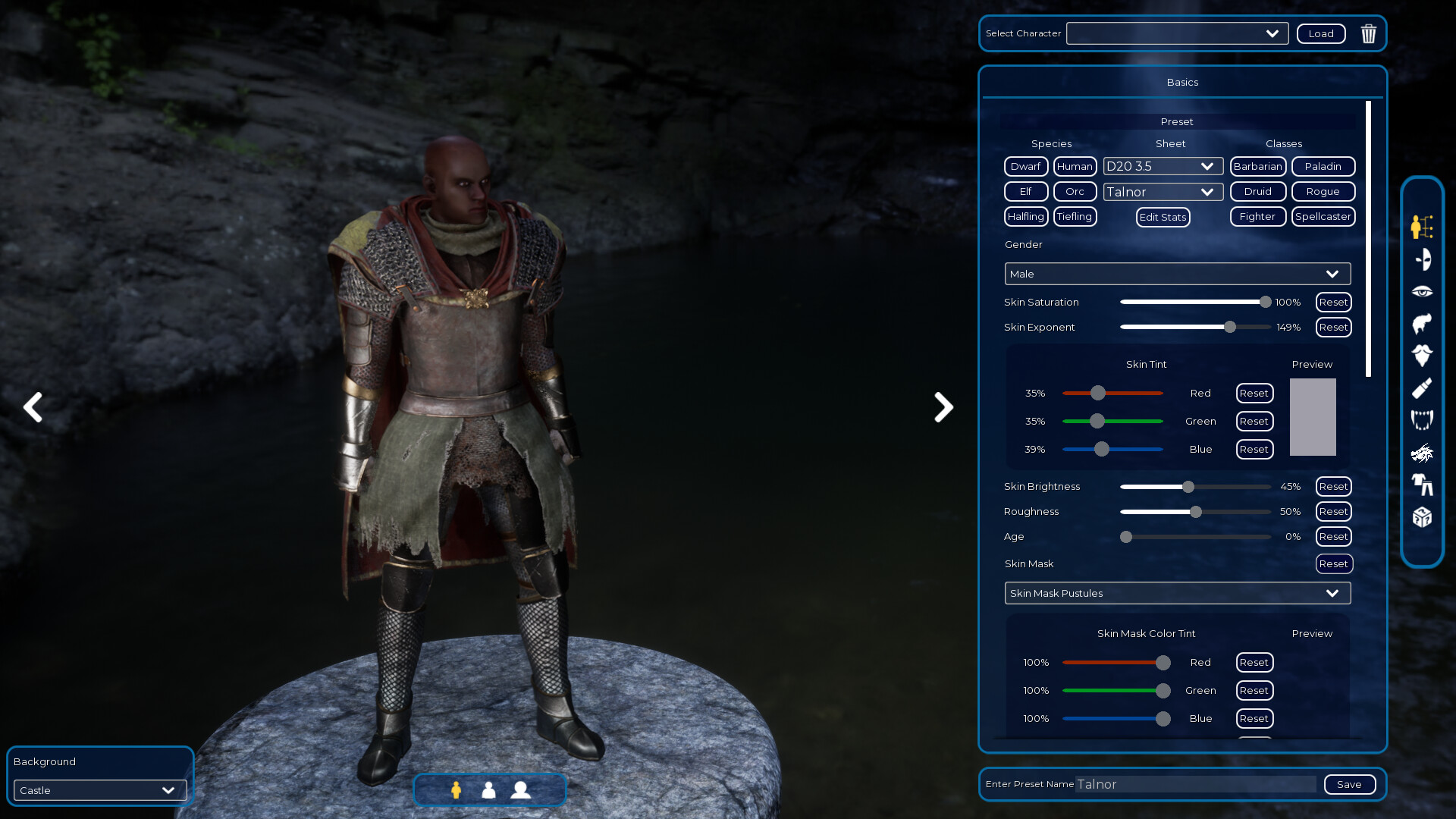1456x819 pixels.
Task: Open the clothing customization panel
Action: [x=1422, y=485]
